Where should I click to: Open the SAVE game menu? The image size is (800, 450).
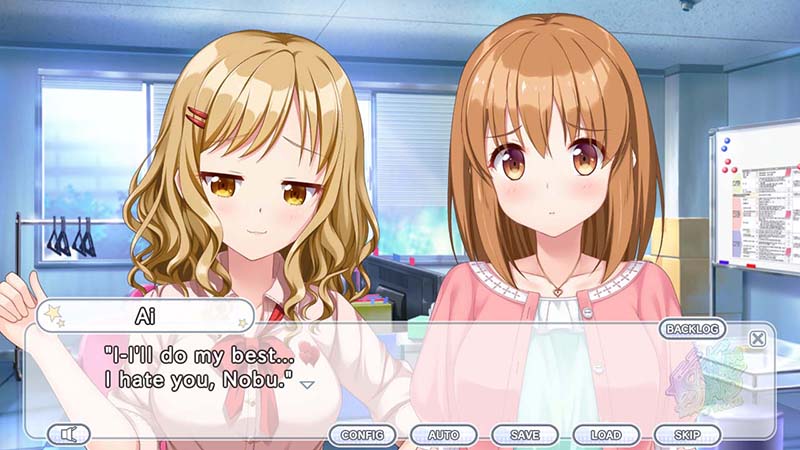(525, 435)
